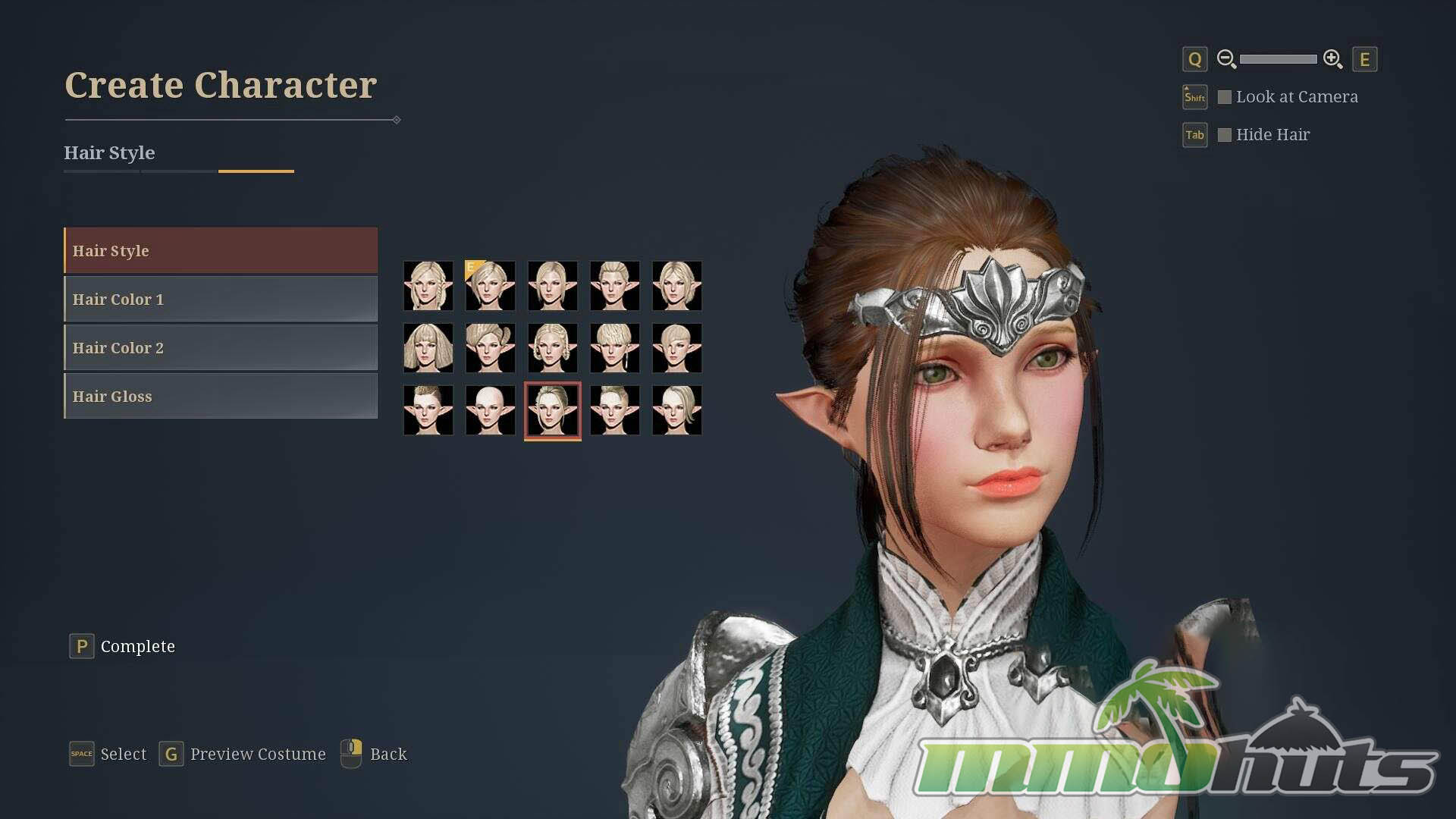Choose the Hair Gloss option
The width and height of the screenshot is (1456, 819).
tap(221, 396)
